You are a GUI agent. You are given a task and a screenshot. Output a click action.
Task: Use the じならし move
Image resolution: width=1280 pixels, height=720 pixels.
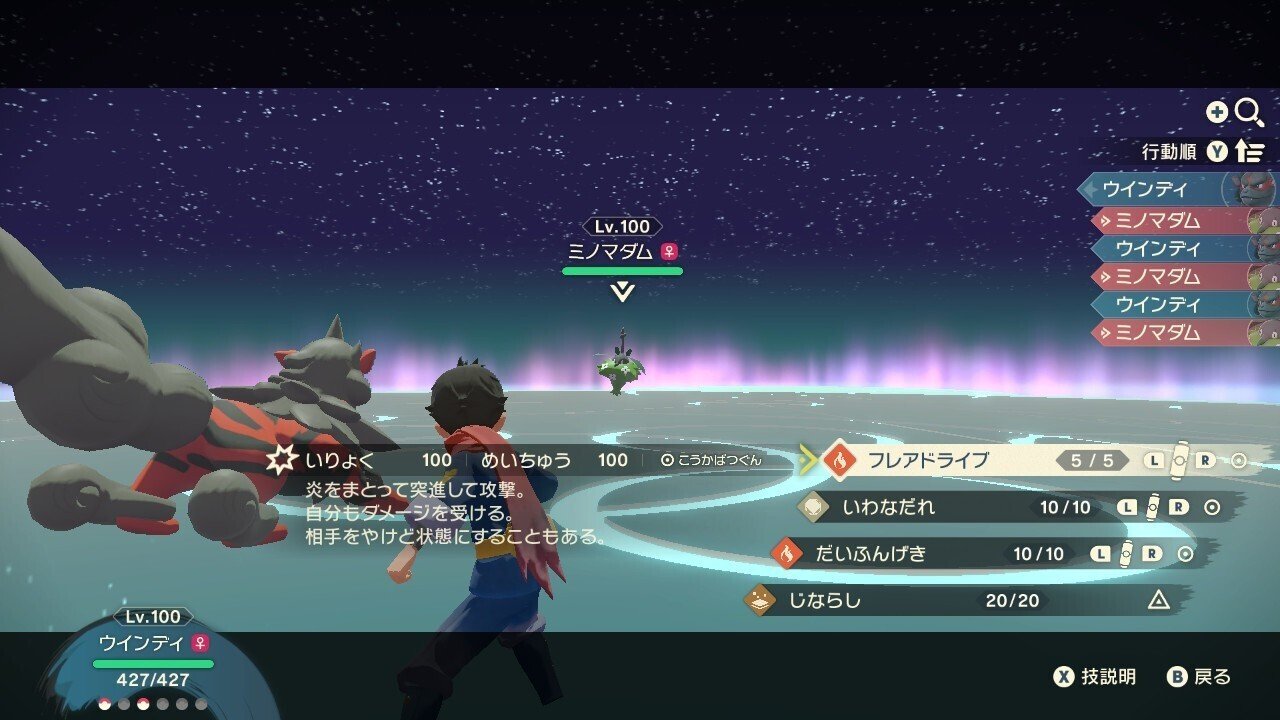[824, 600]
